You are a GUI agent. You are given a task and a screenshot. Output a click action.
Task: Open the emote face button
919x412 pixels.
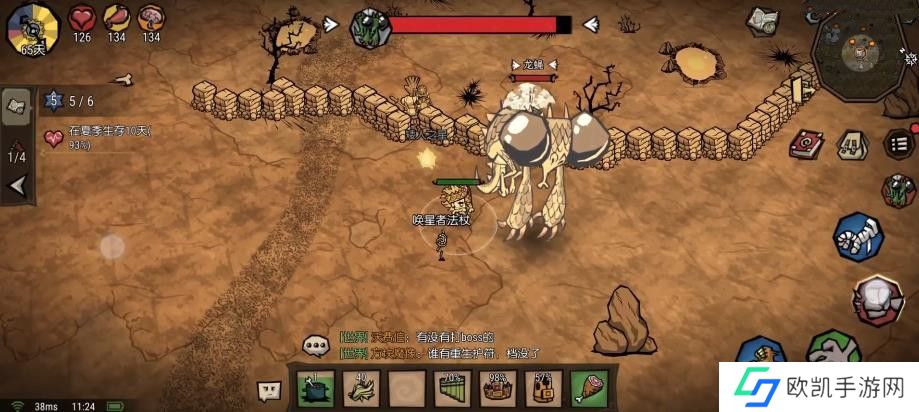click(x=269, y=390)
